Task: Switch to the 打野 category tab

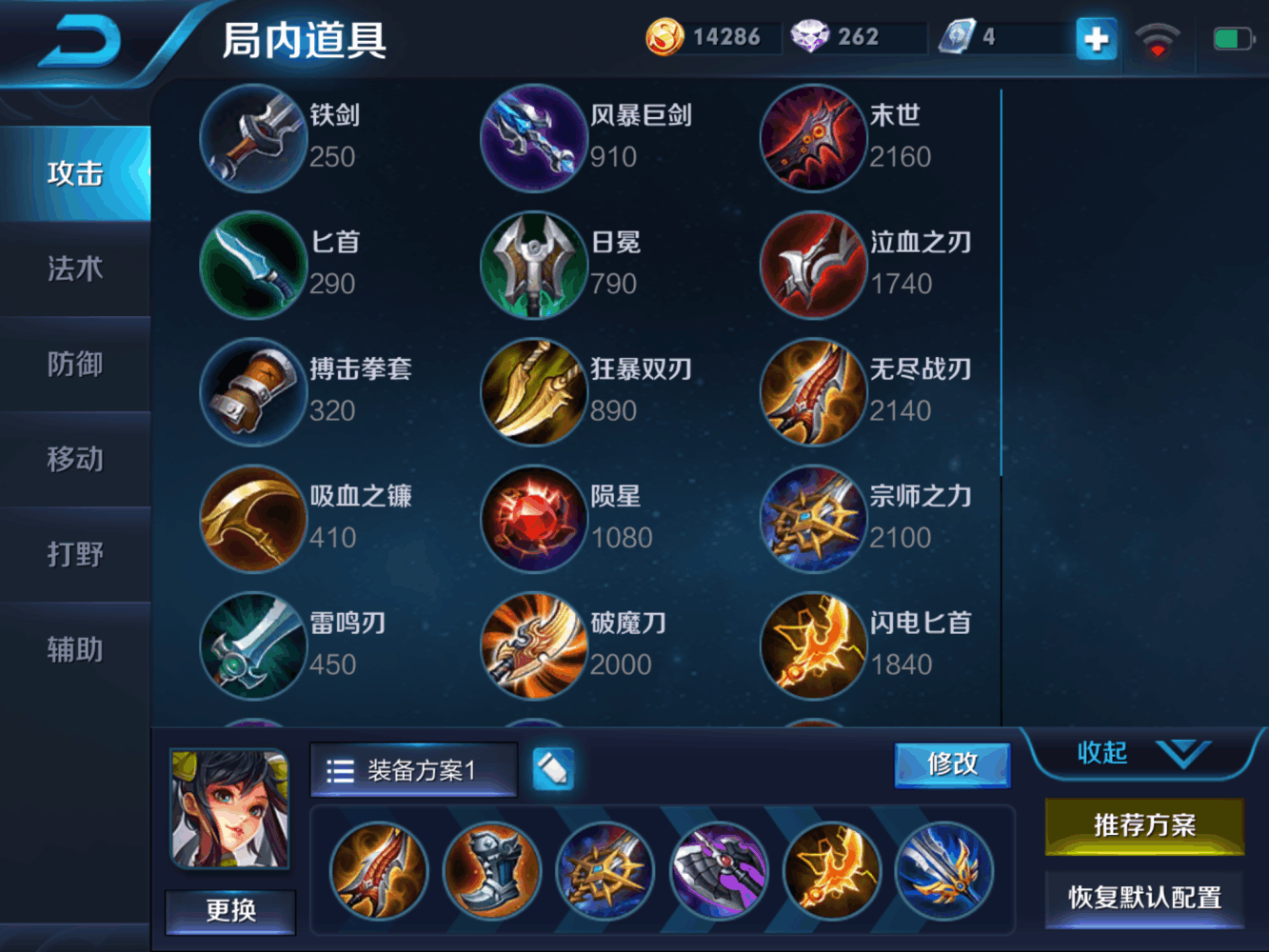Action: [x=75, y=555]
